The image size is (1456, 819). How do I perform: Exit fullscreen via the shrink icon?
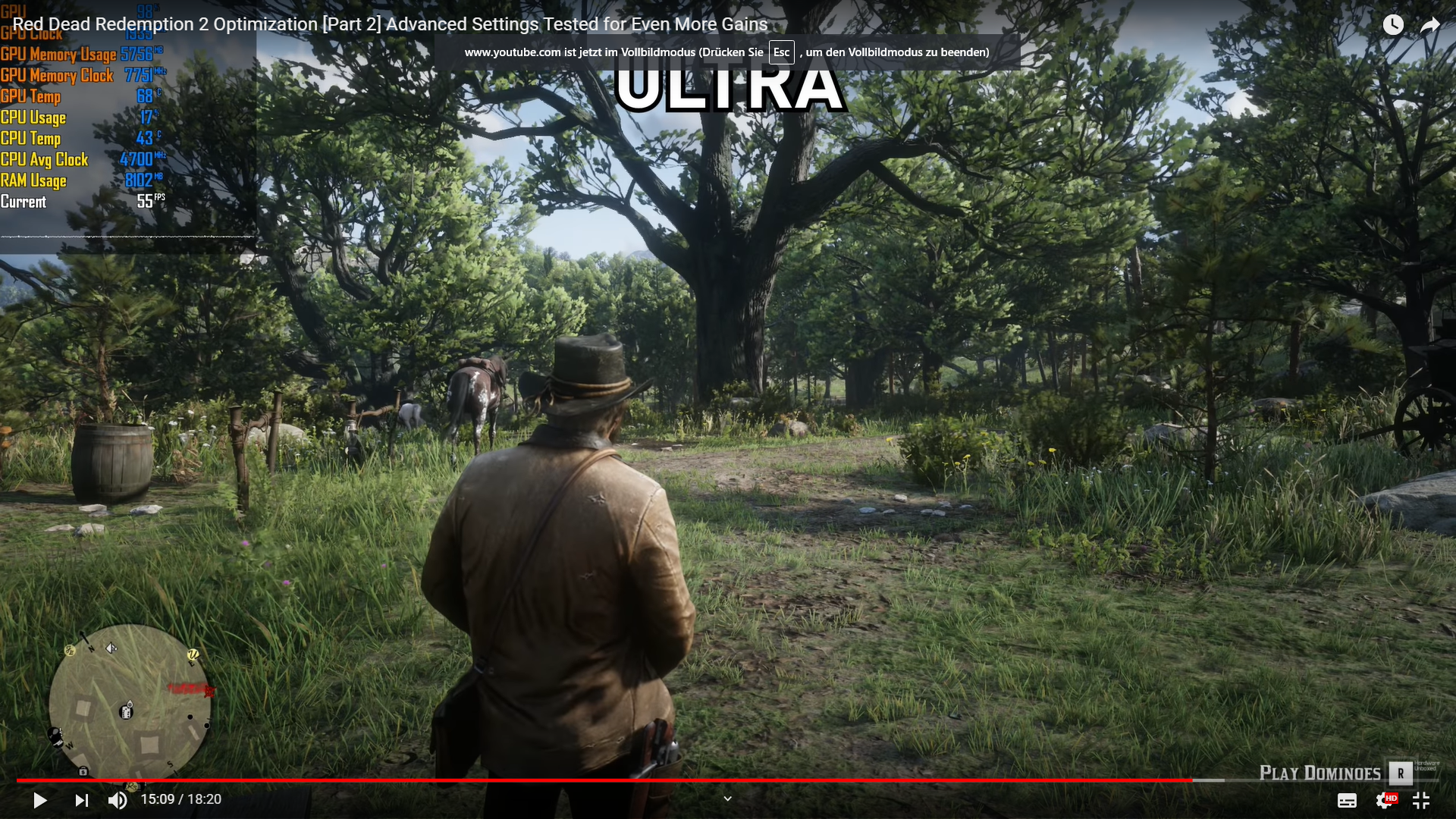point(1421,800)
